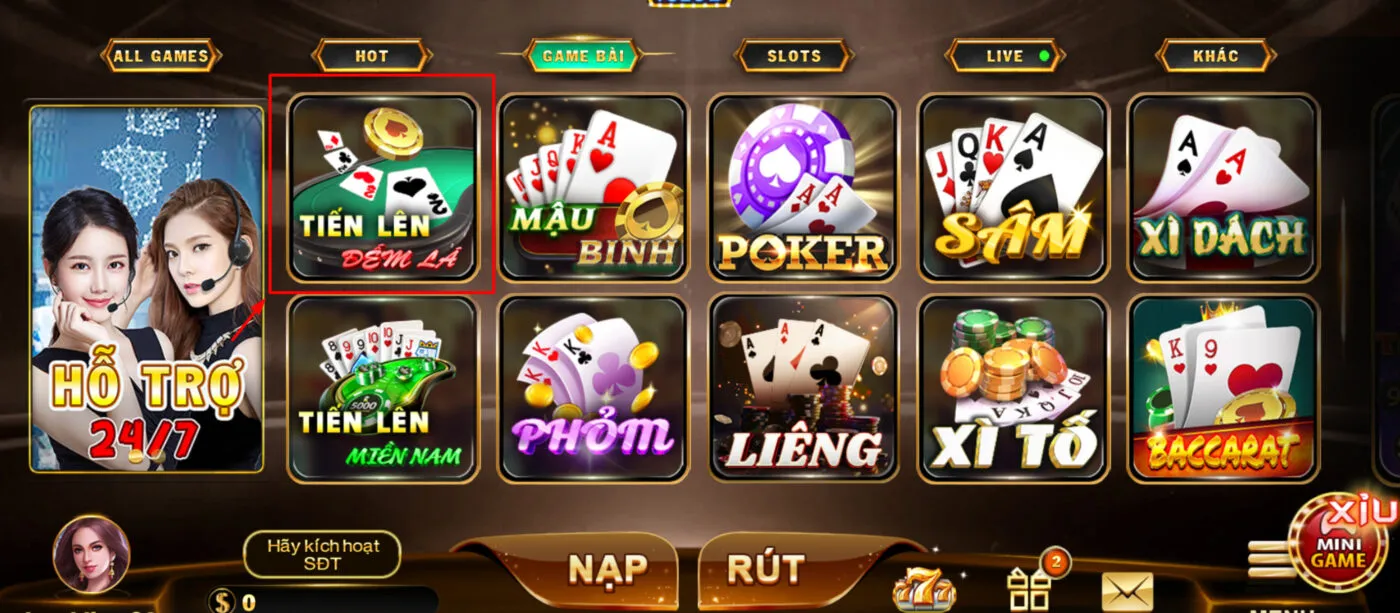Choose the Poker game tile
This screenshot has height=613, width=1400.
(803, 187)
